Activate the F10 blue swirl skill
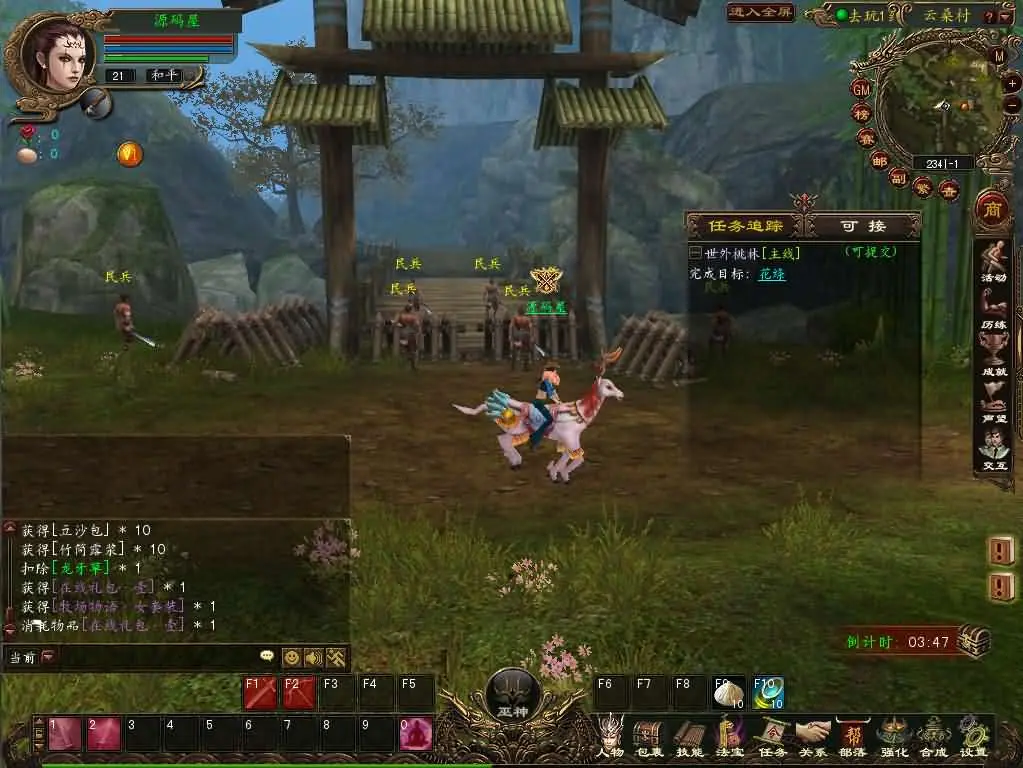 pos(768,692)
